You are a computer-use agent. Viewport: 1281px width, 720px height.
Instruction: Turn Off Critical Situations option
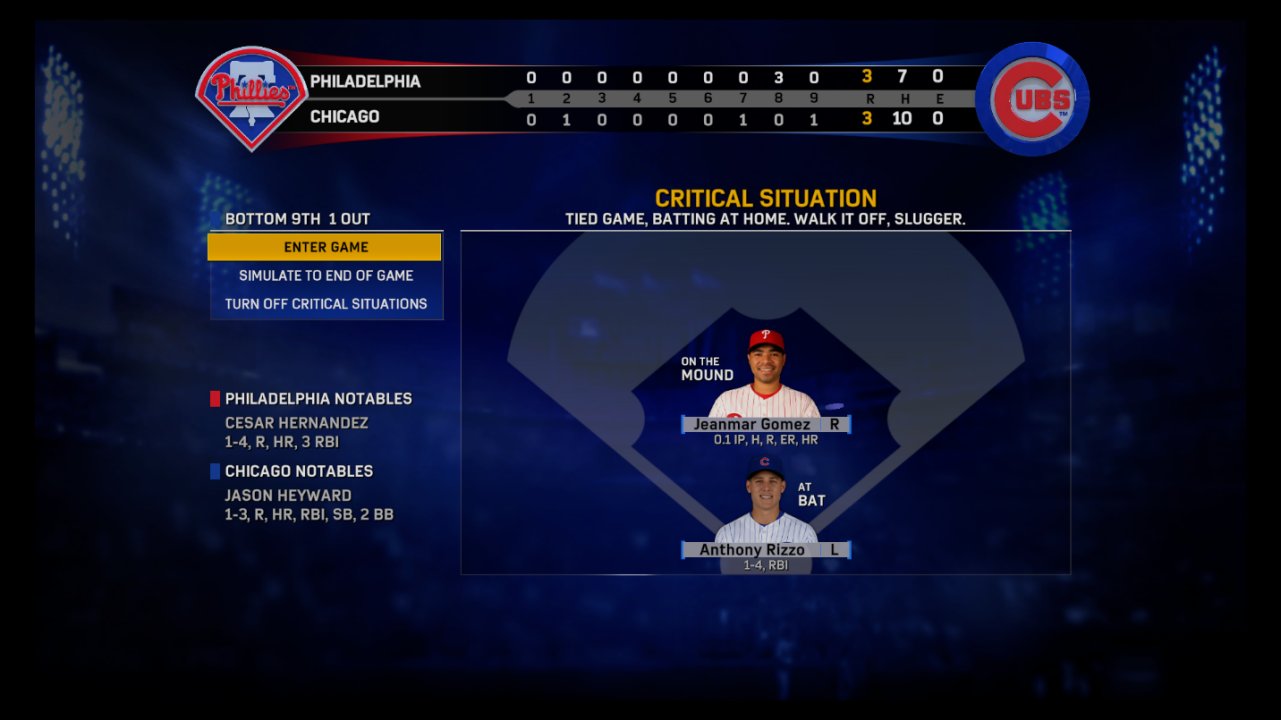tap(325, 304)
